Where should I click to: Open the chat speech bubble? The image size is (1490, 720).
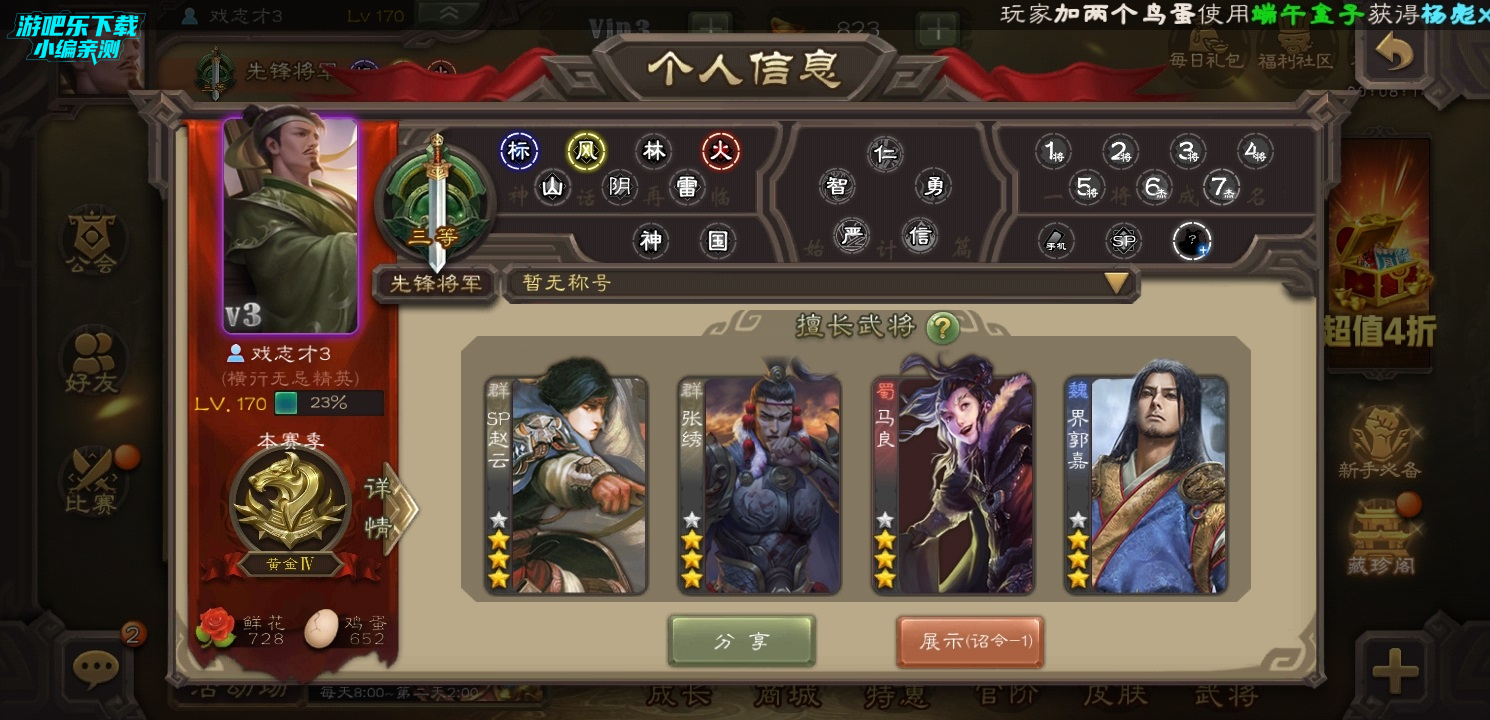[x=96, y=665]
